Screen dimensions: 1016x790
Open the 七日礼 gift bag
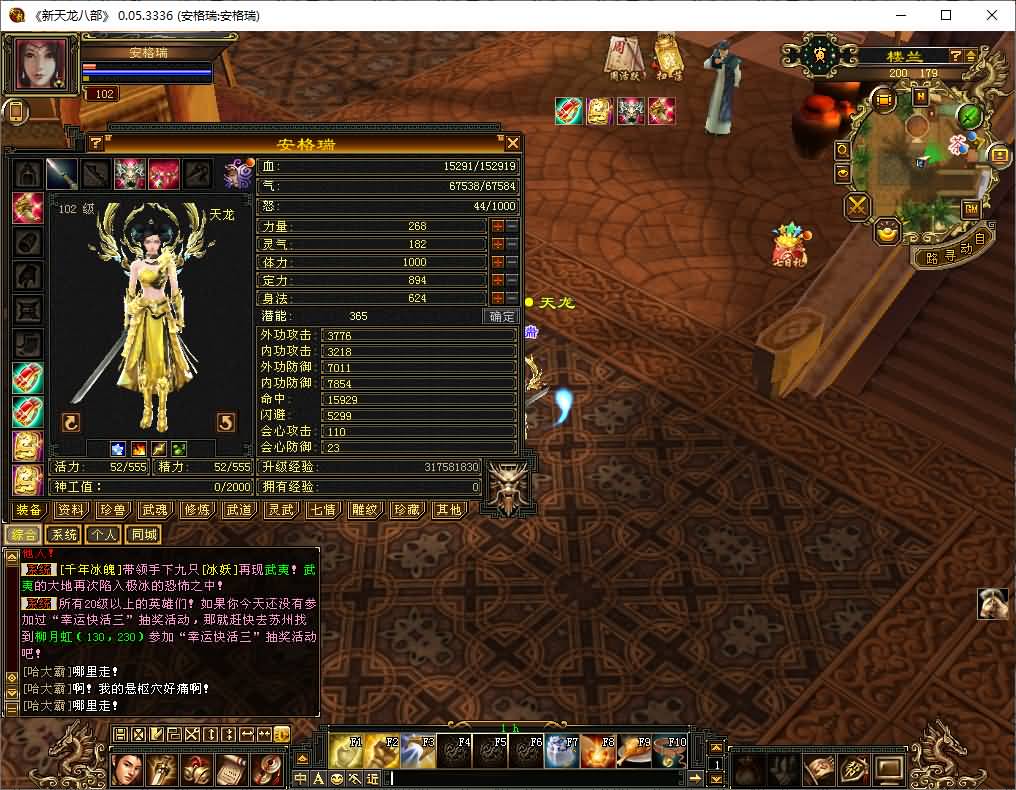789,245
